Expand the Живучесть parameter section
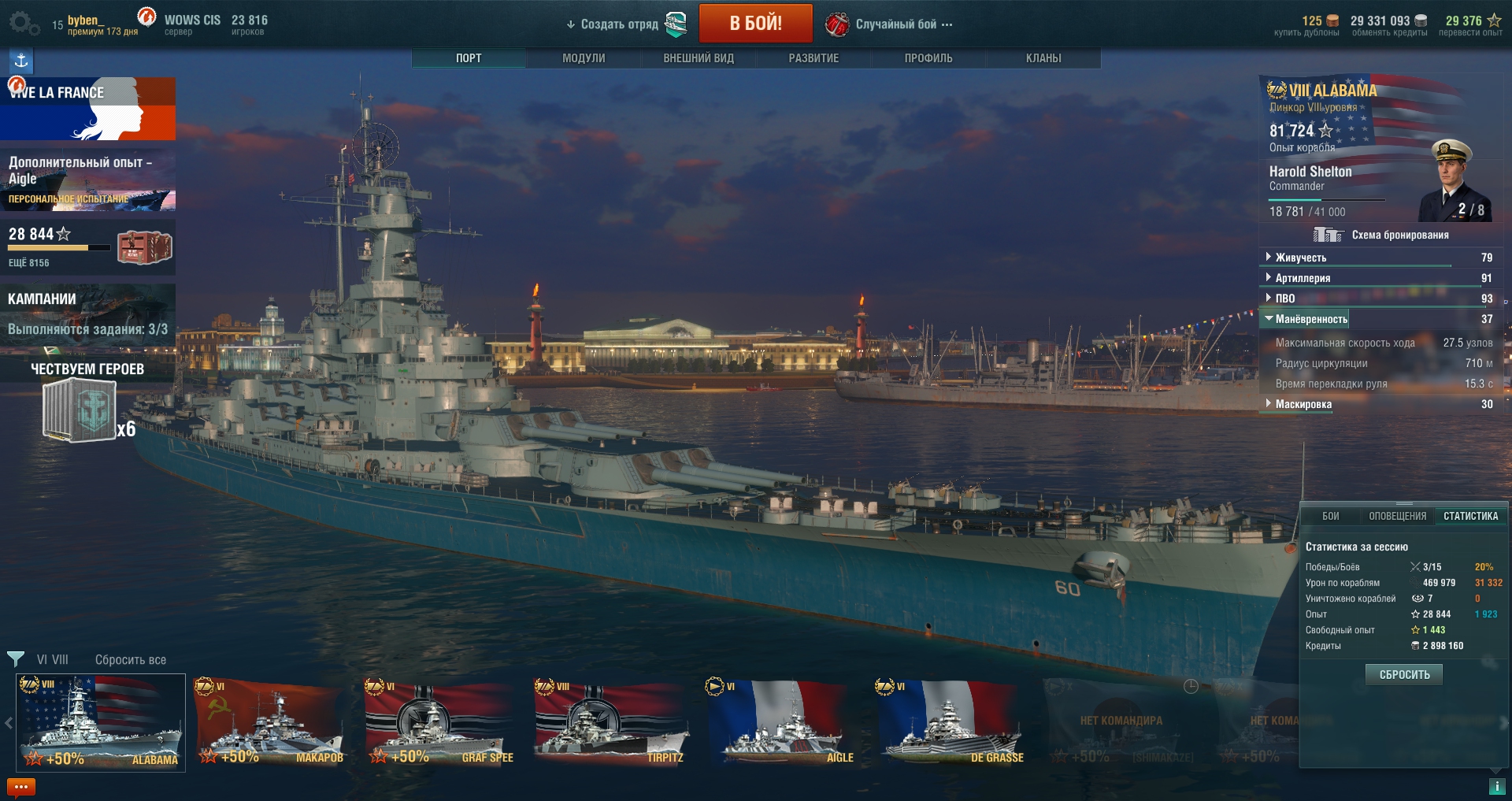This screenshot has height=801, width=1512. pyautogui.click(x=1301, y=258)
